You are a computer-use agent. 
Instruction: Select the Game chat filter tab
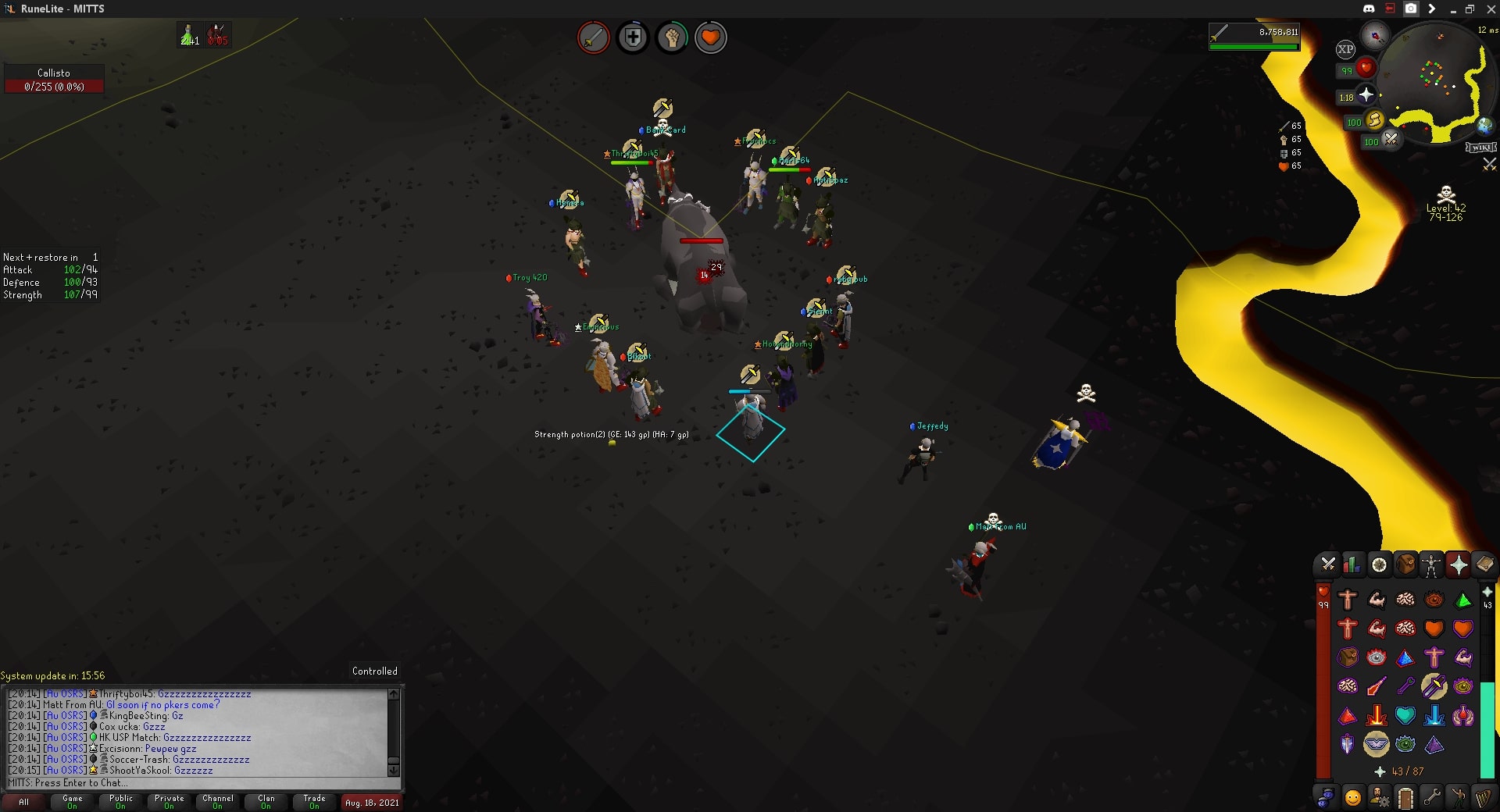[x=72, y=802]
